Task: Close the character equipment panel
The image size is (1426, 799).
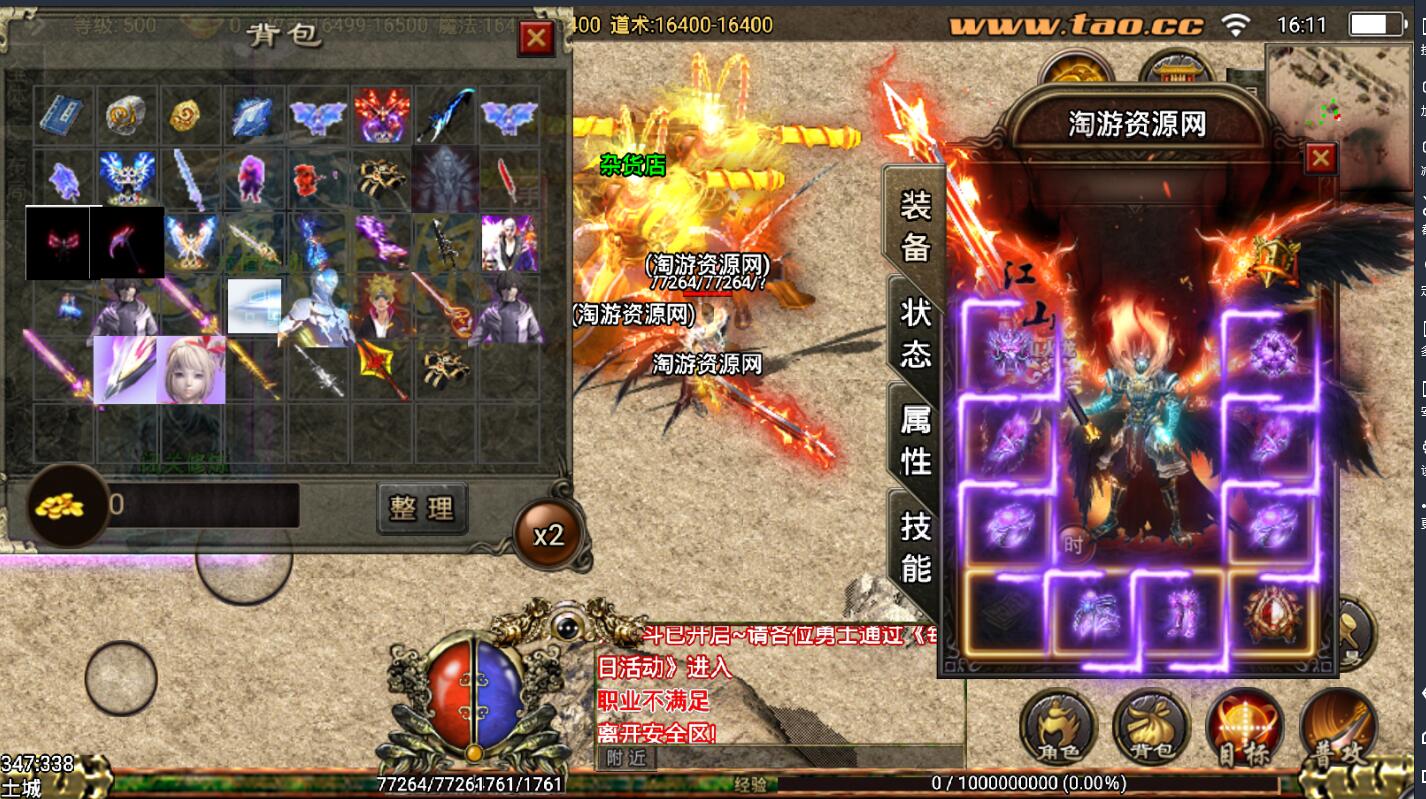Action: click(1321, 158)
